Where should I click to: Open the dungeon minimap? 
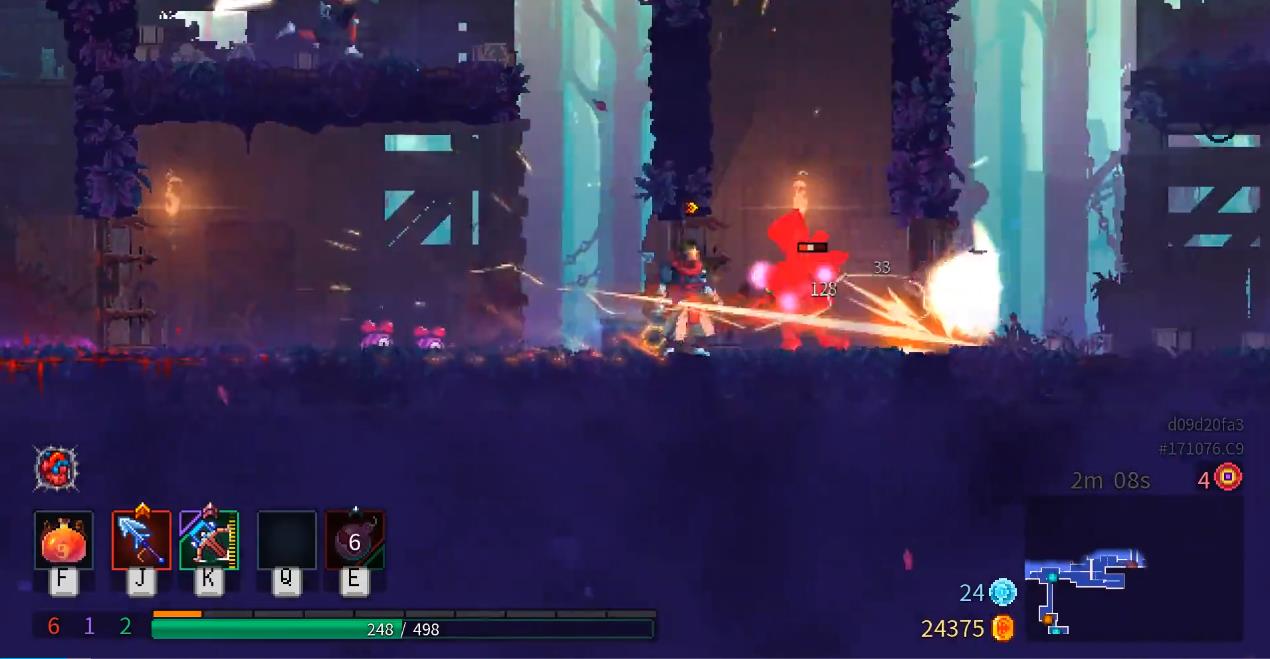(1133, 567)
